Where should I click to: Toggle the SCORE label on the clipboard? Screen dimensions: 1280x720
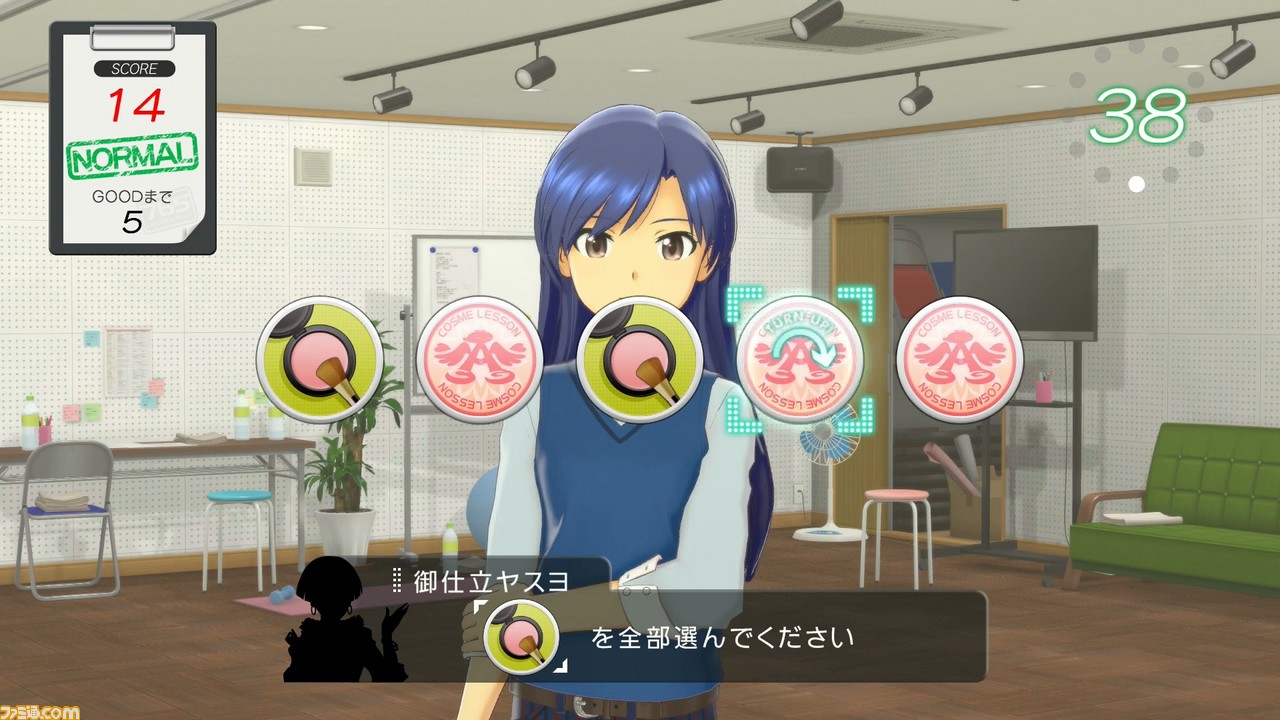[133, 69]
